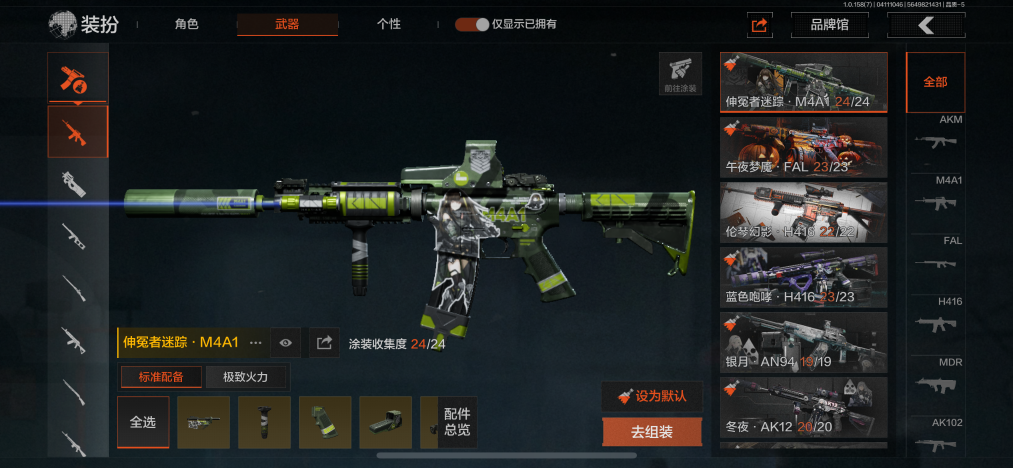This screenshot has height=468, width=1013.
Task: Open 配件总览 attachment overview
Action: (457, 422)
